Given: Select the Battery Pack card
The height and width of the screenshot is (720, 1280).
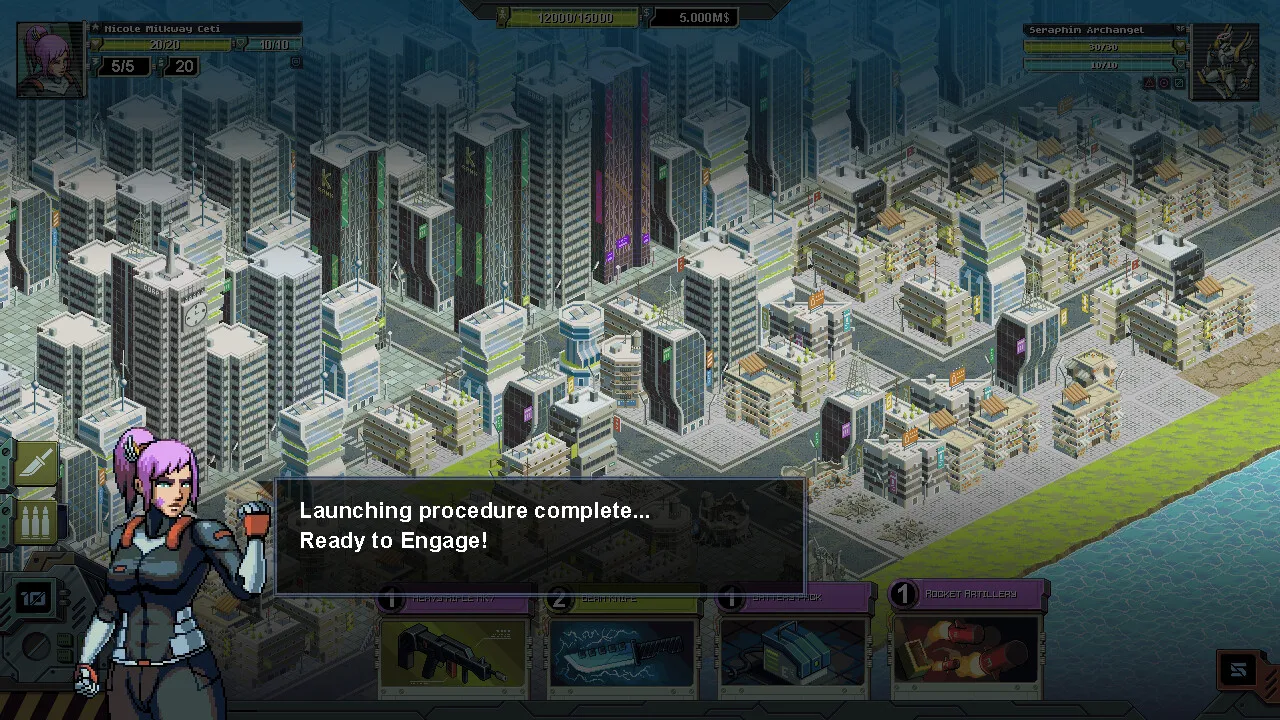Looking at the screenshot, I should click(x=793, y=650).
